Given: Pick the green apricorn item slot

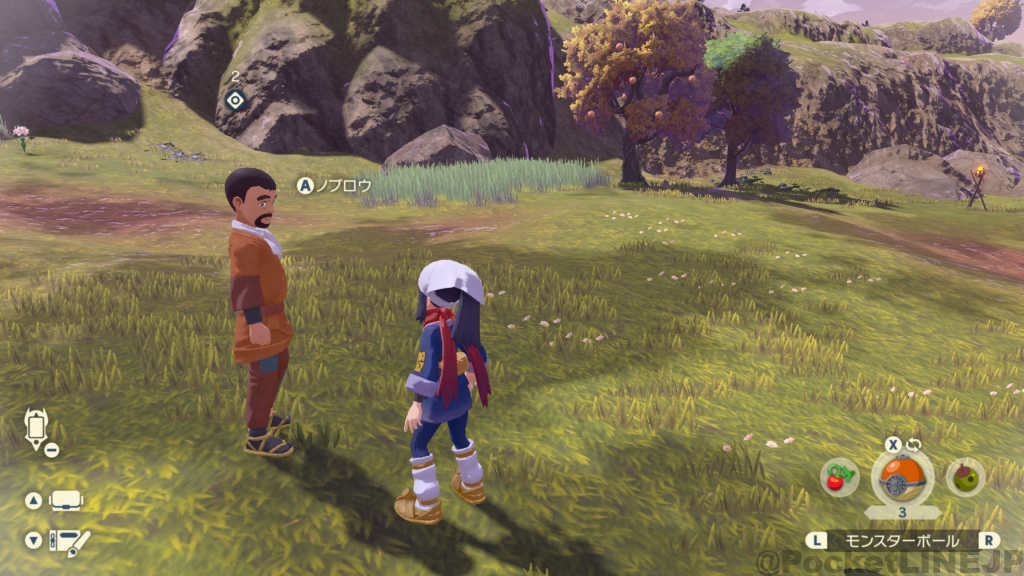Looking at the screenshot, I should (x=965, y=478).
